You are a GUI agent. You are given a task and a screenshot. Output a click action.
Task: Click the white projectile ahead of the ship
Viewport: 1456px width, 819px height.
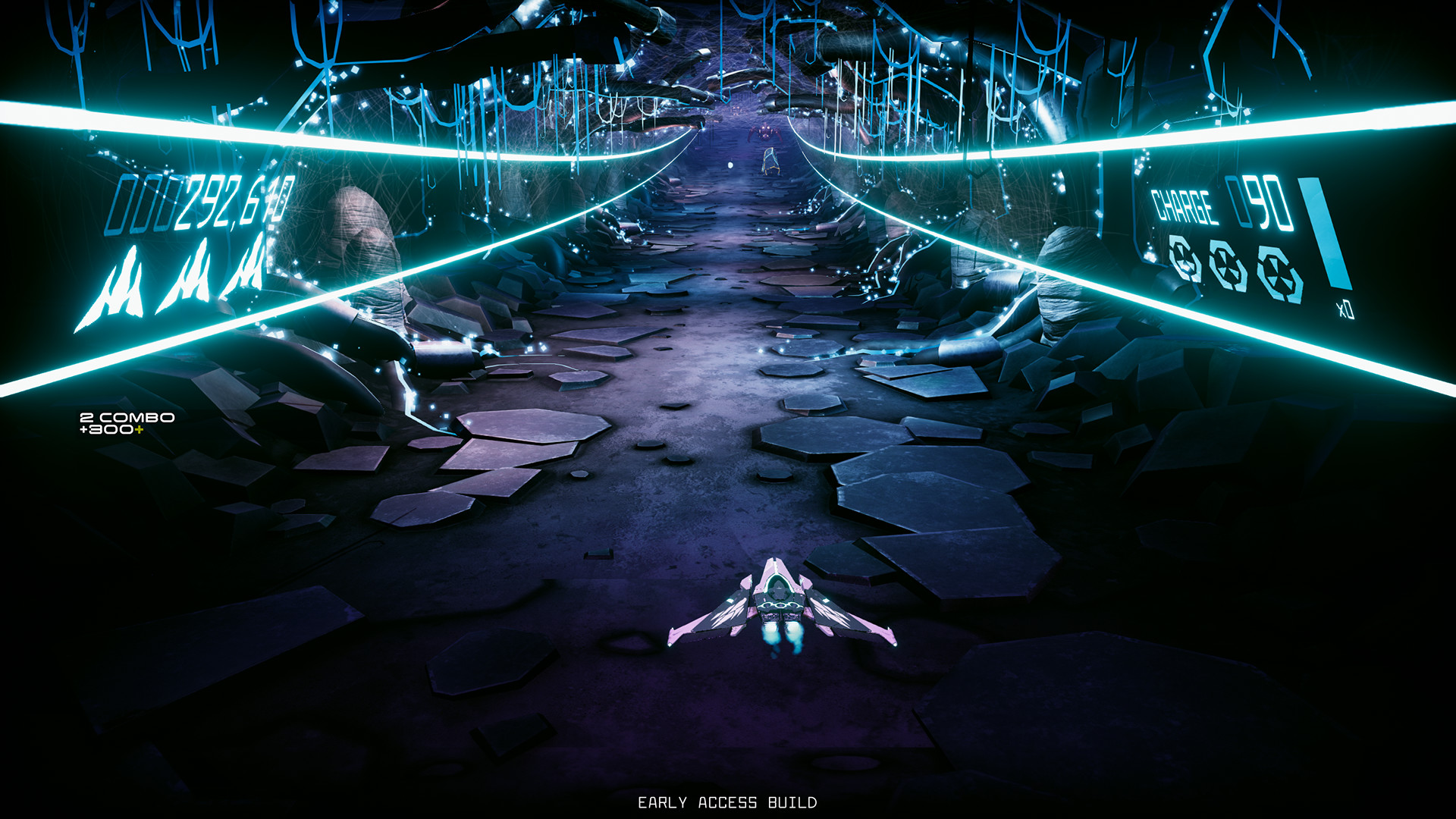731,165
